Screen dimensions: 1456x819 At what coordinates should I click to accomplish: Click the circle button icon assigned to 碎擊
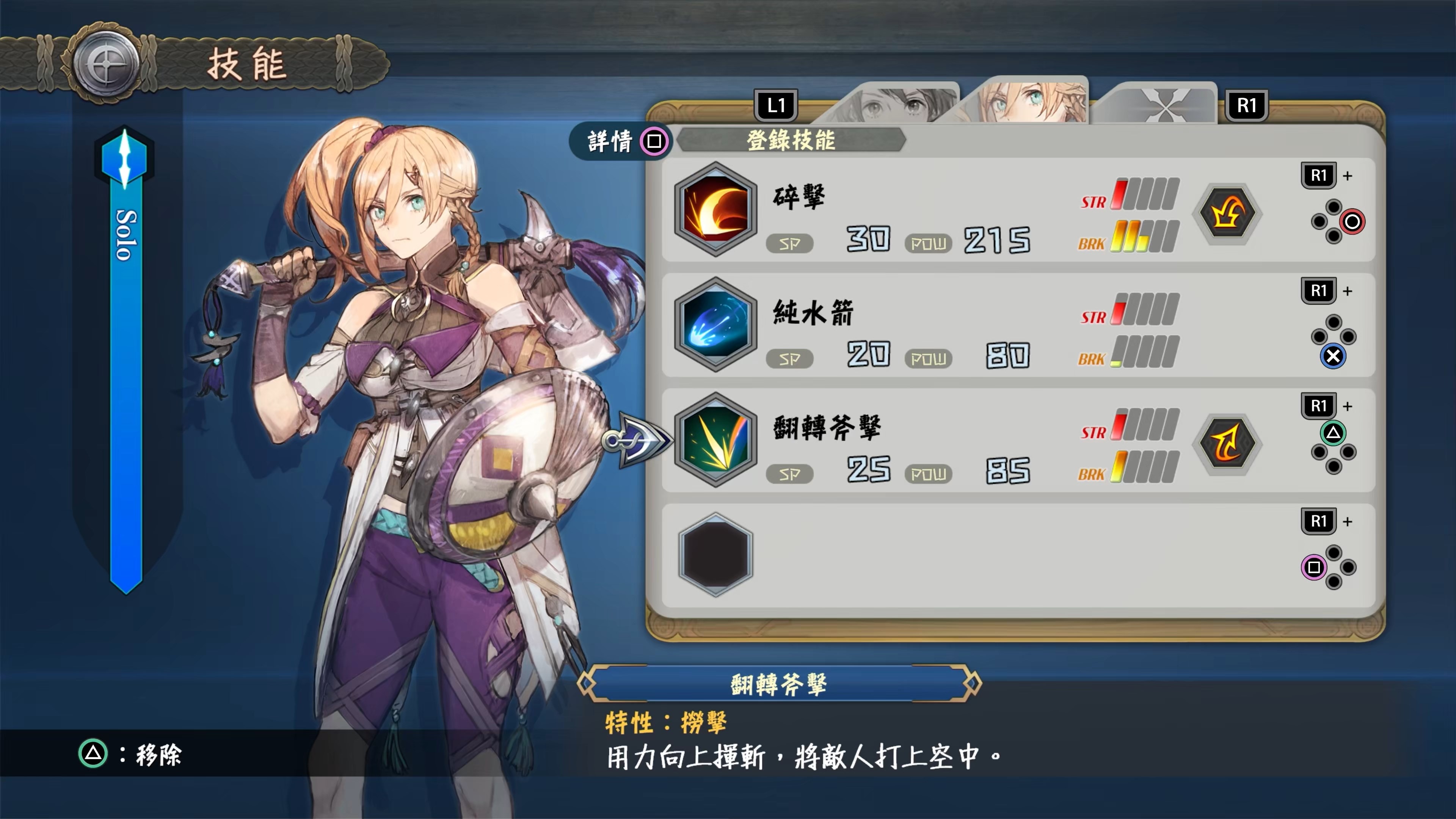1352,222
